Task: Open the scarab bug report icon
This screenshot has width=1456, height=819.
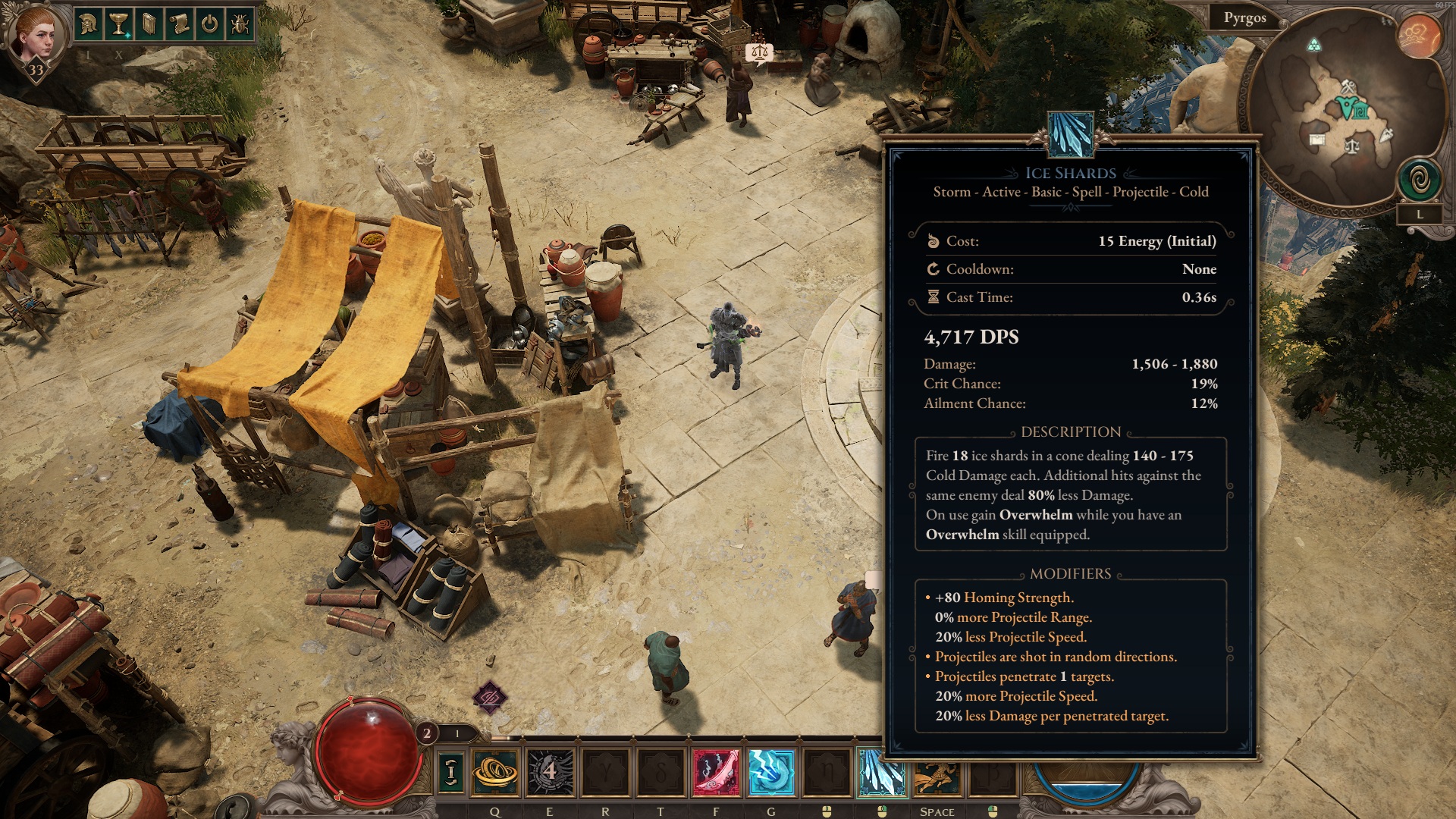Action: tap(240, 24)
